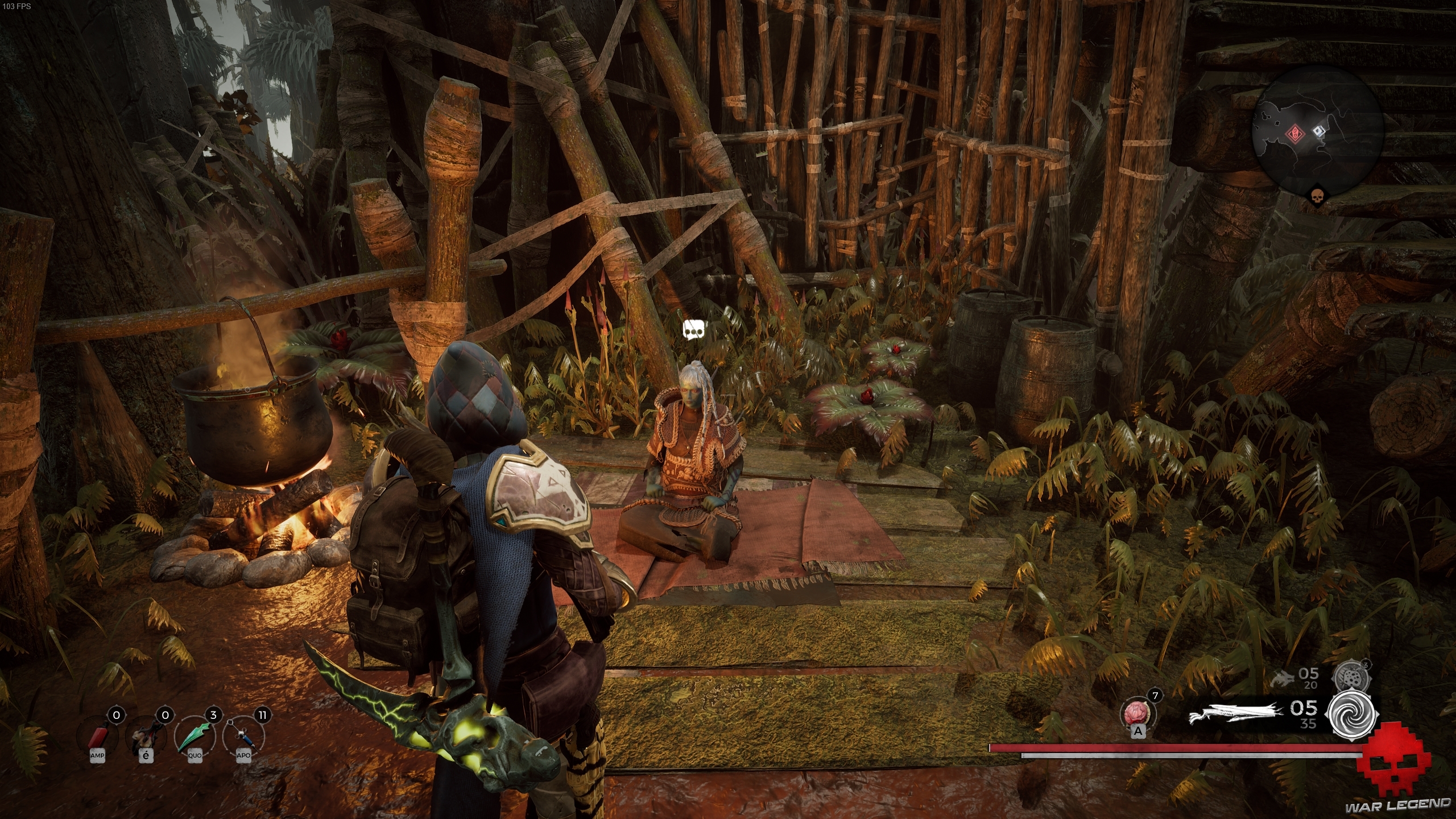Click the red diamond marker on minimap
The image size is (1456, 819).
pos(1293,134)
